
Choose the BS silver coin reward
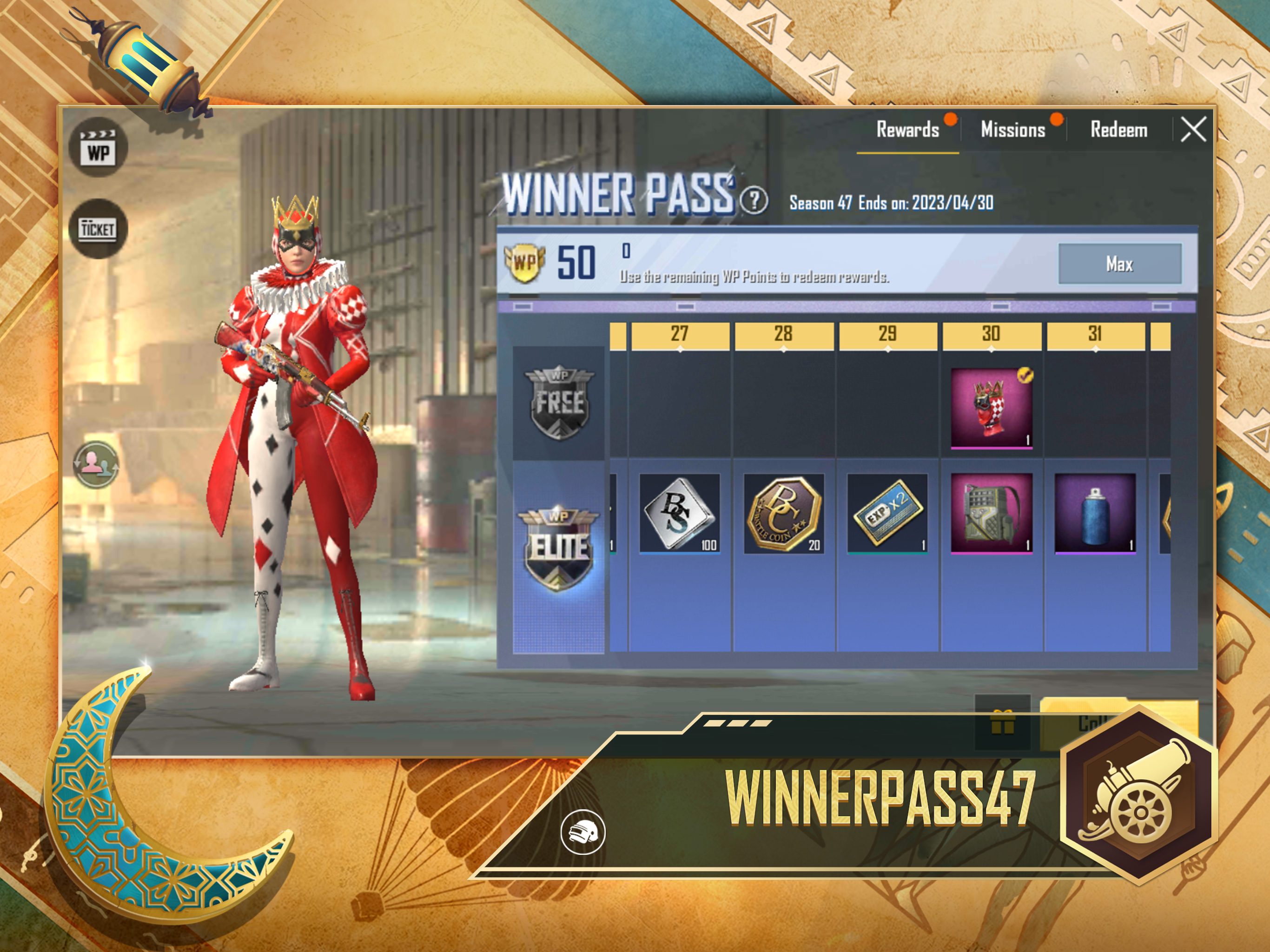pos(679,513)
